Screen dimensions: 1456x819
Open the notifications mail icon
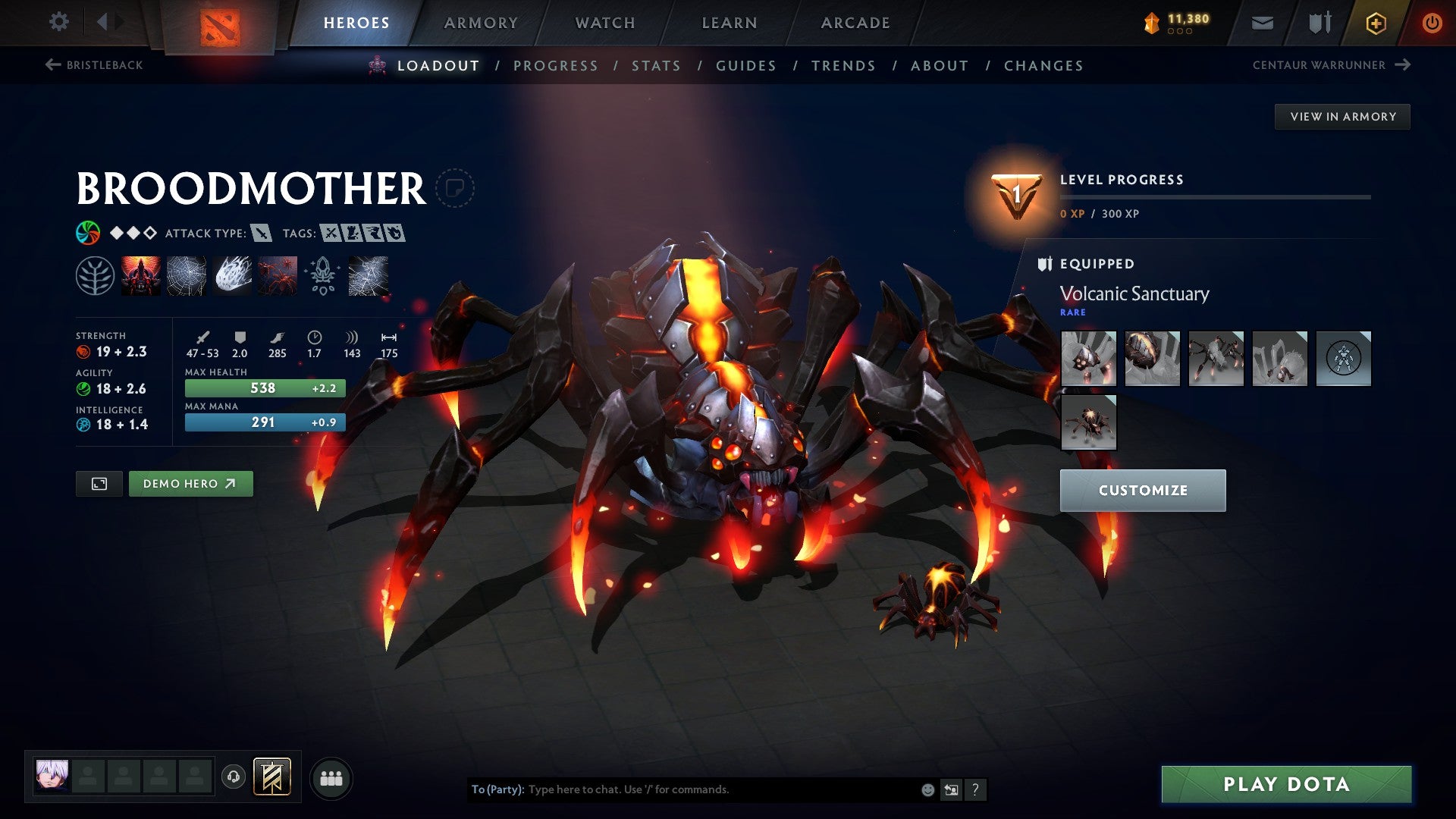[1262, 22]
